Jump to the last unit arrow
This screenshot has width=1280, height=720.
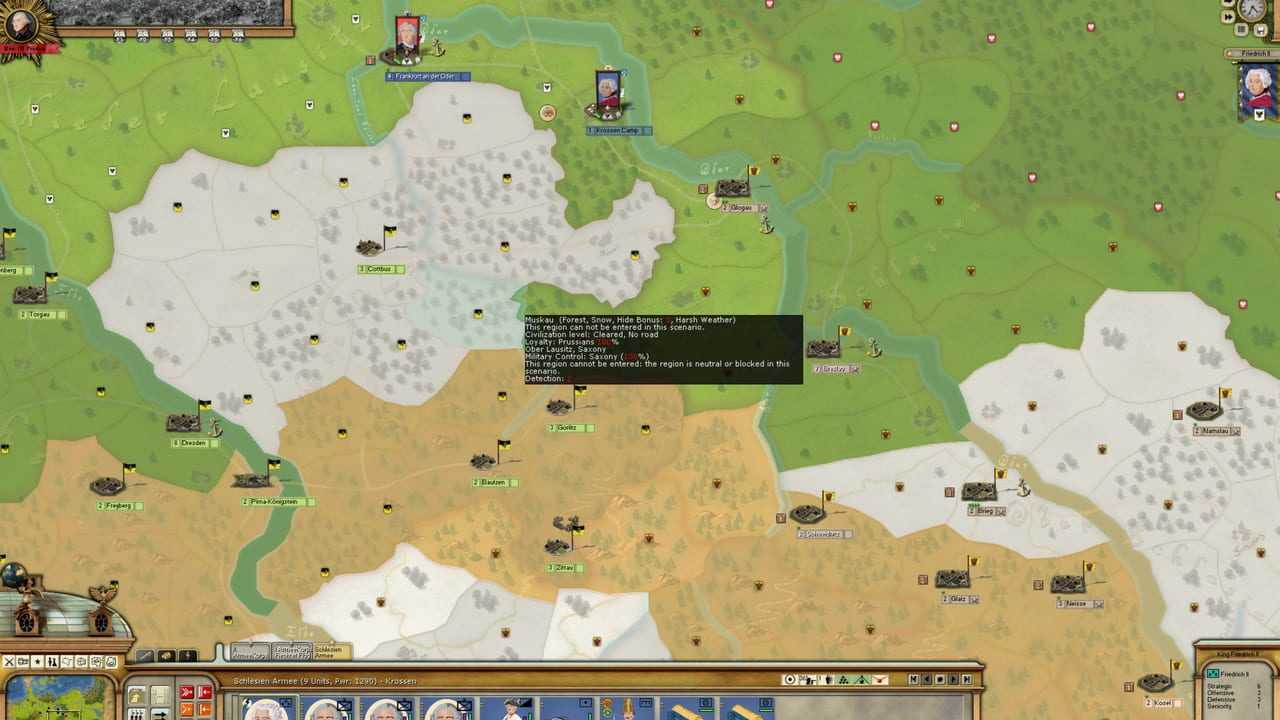pos(969,680)
